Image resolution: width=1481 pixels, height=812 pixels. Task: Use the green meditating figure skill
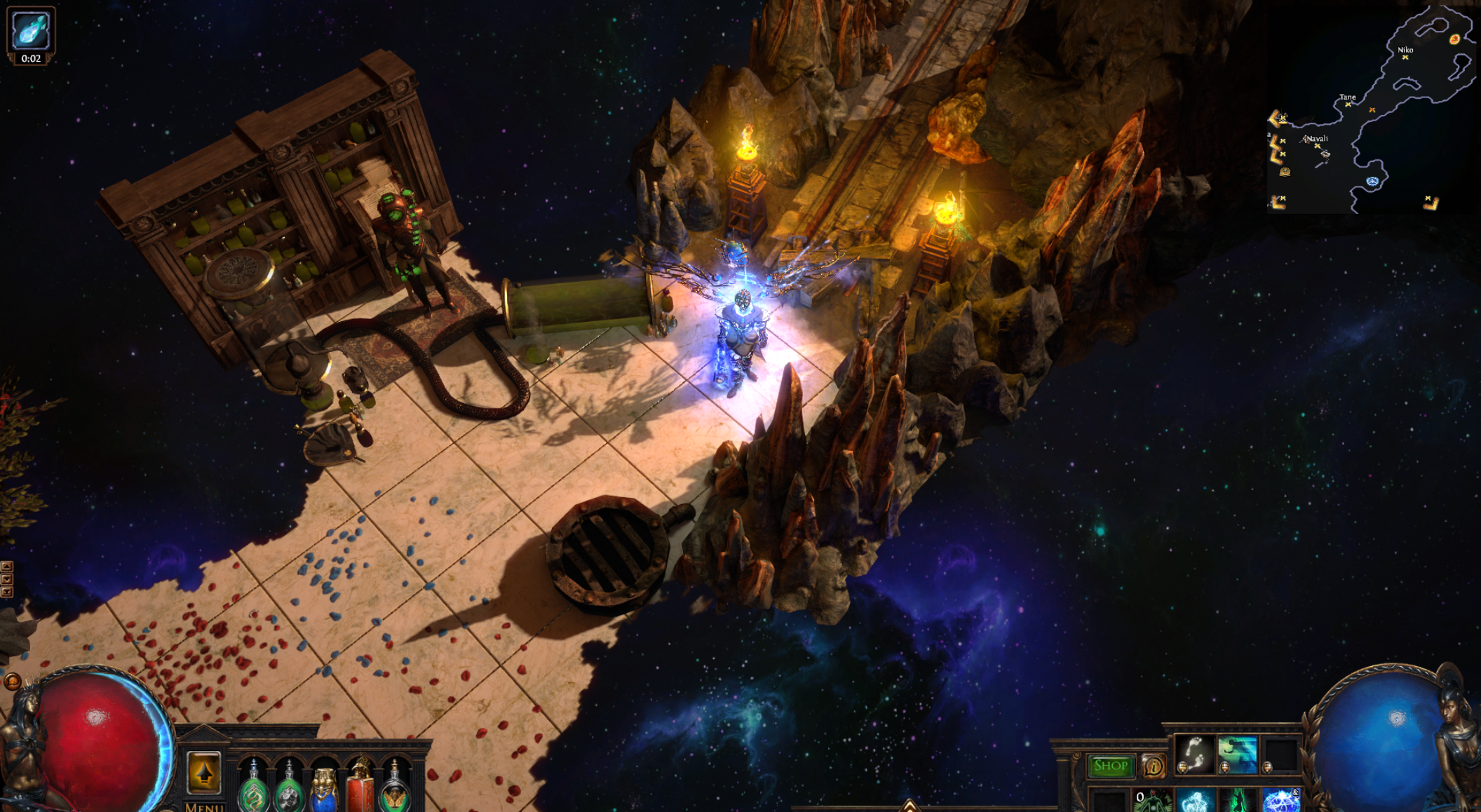[1154, 801]
